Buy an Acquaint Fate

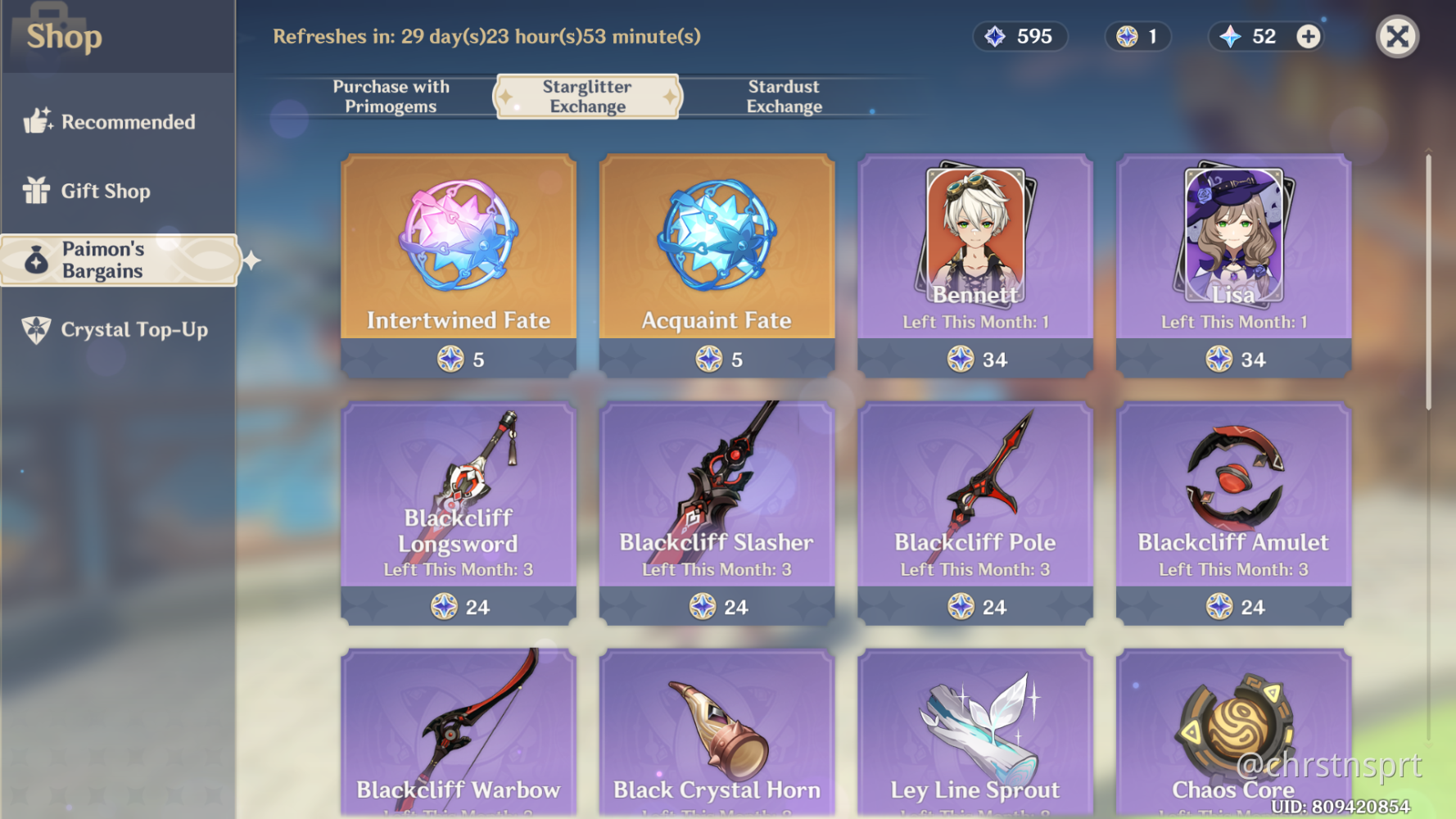[x=716, y=262]
